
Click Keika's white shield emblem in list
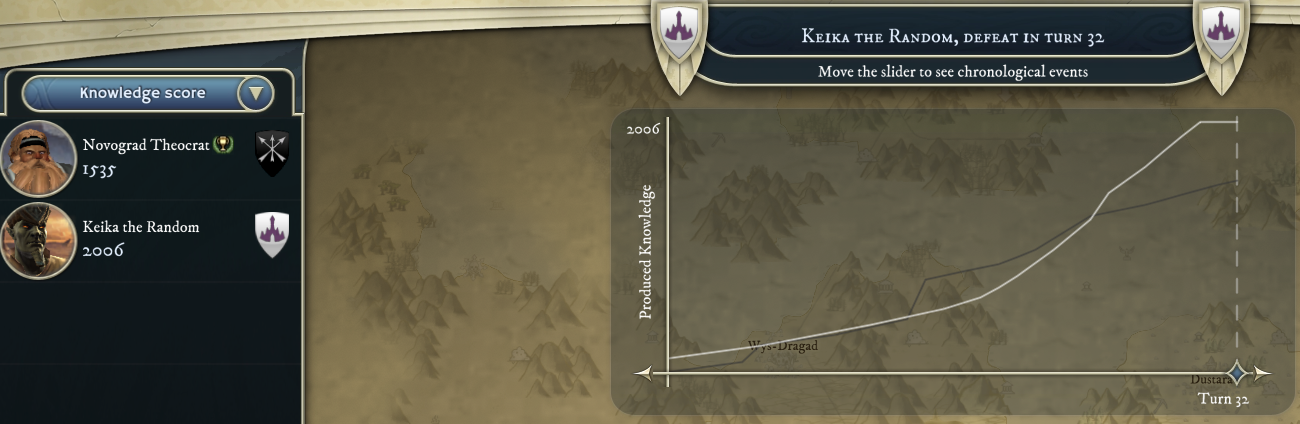pos(272,235)
